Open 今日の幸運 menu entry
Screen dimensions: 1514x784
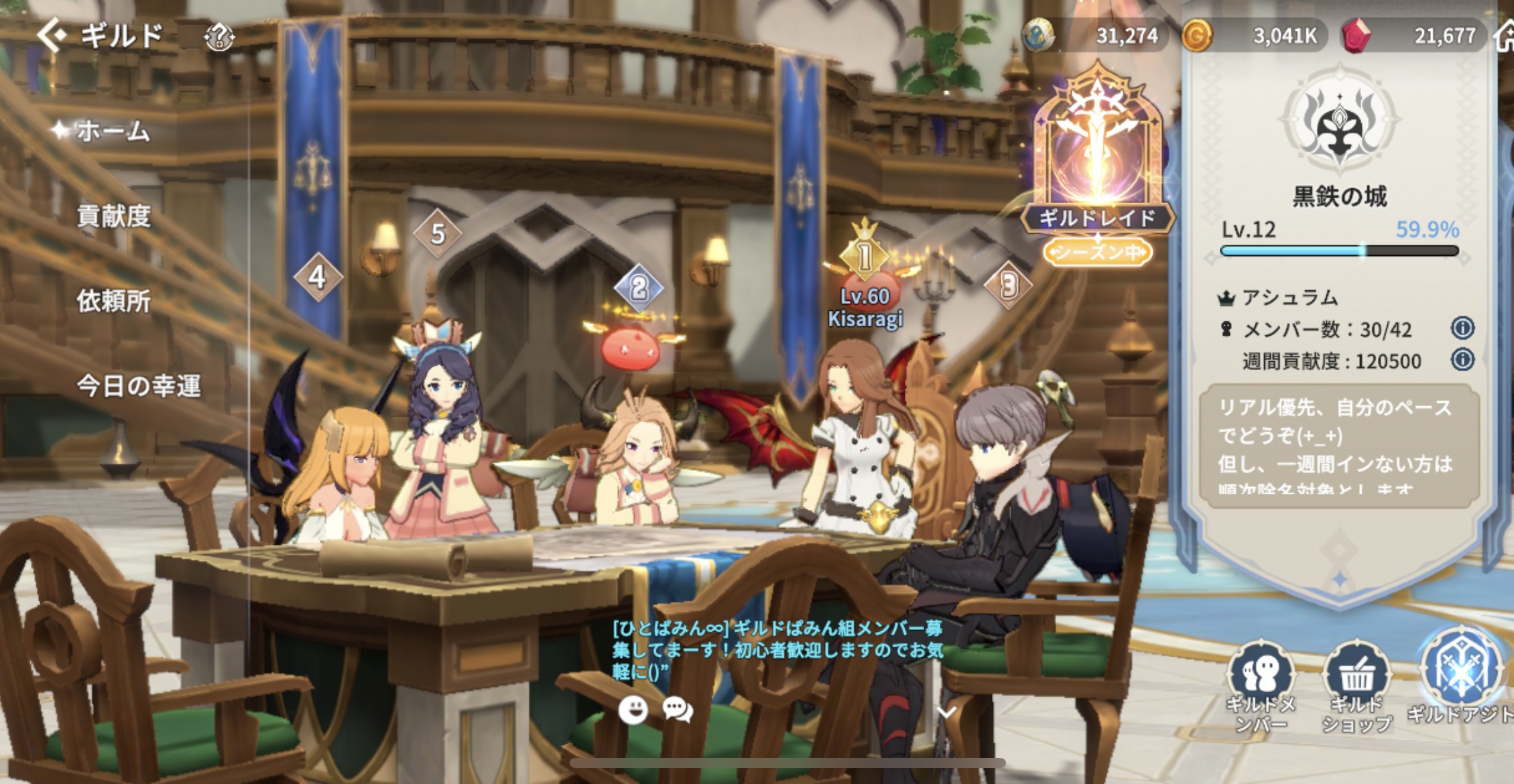coord(138,386)
